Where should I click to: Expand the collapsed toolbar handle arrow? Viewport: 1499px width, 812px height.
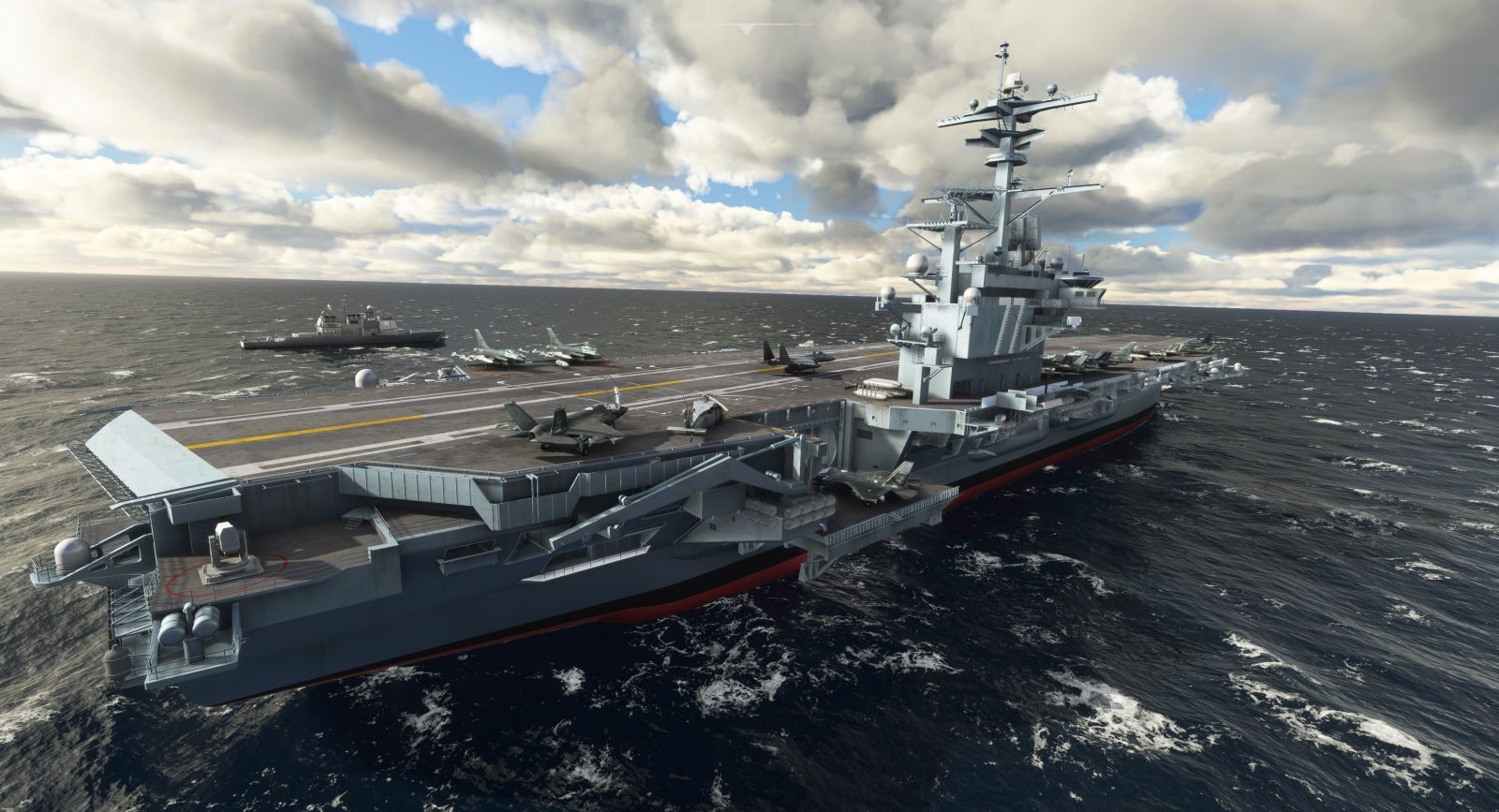(x=747, y=29)
